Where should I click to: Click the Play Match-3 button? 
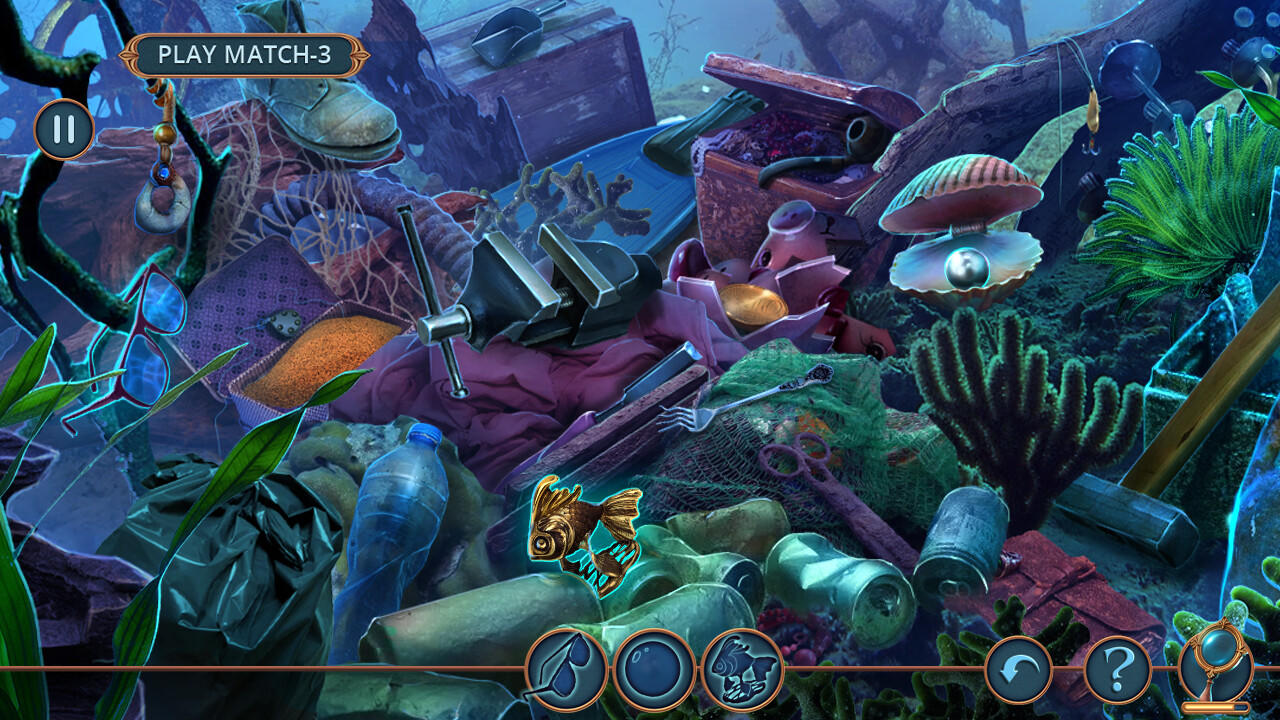pyautogui.click(x=244, y=56)
